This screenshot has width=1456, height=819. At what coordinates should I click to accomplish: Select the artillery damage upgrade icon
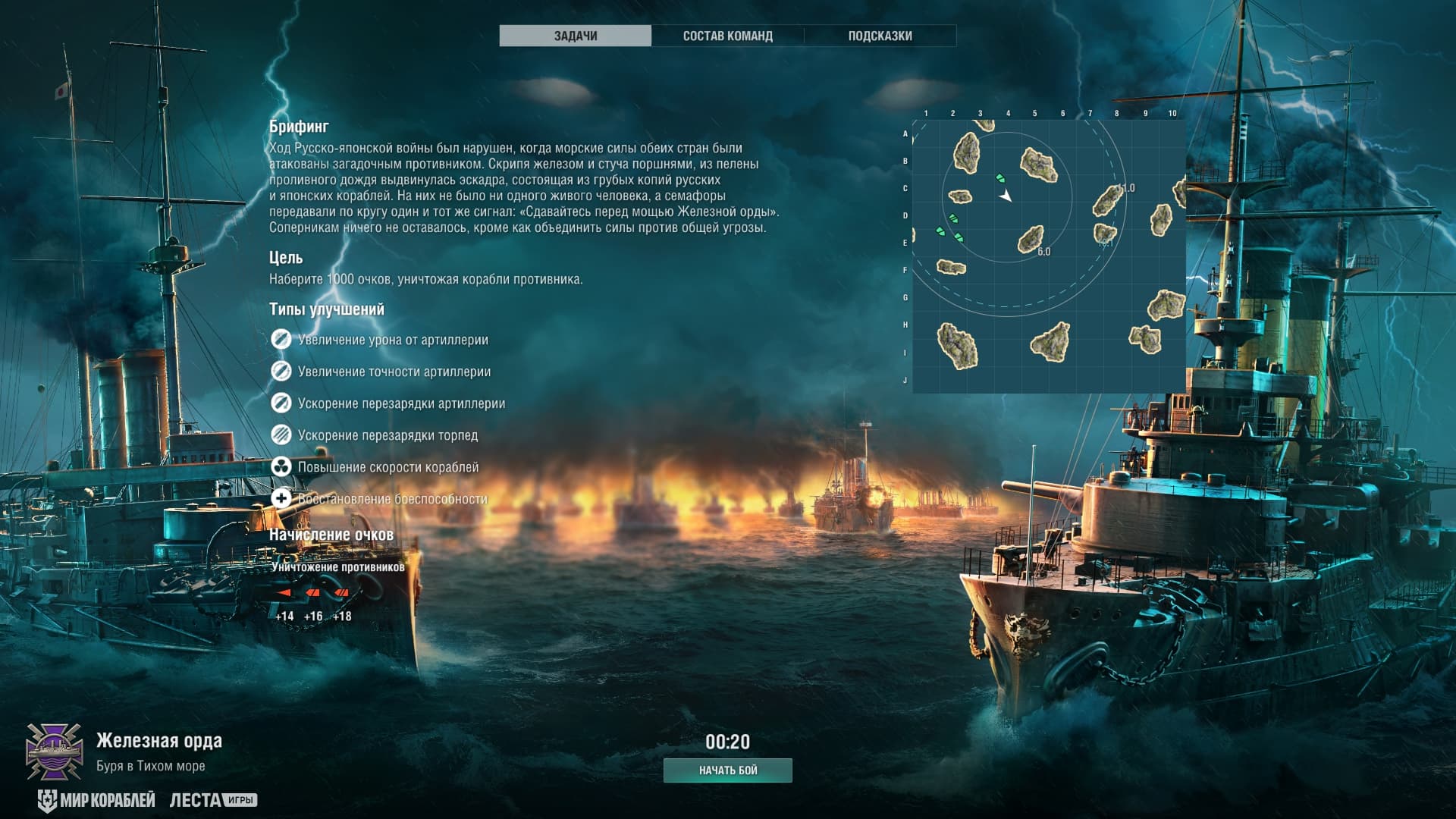281,340
